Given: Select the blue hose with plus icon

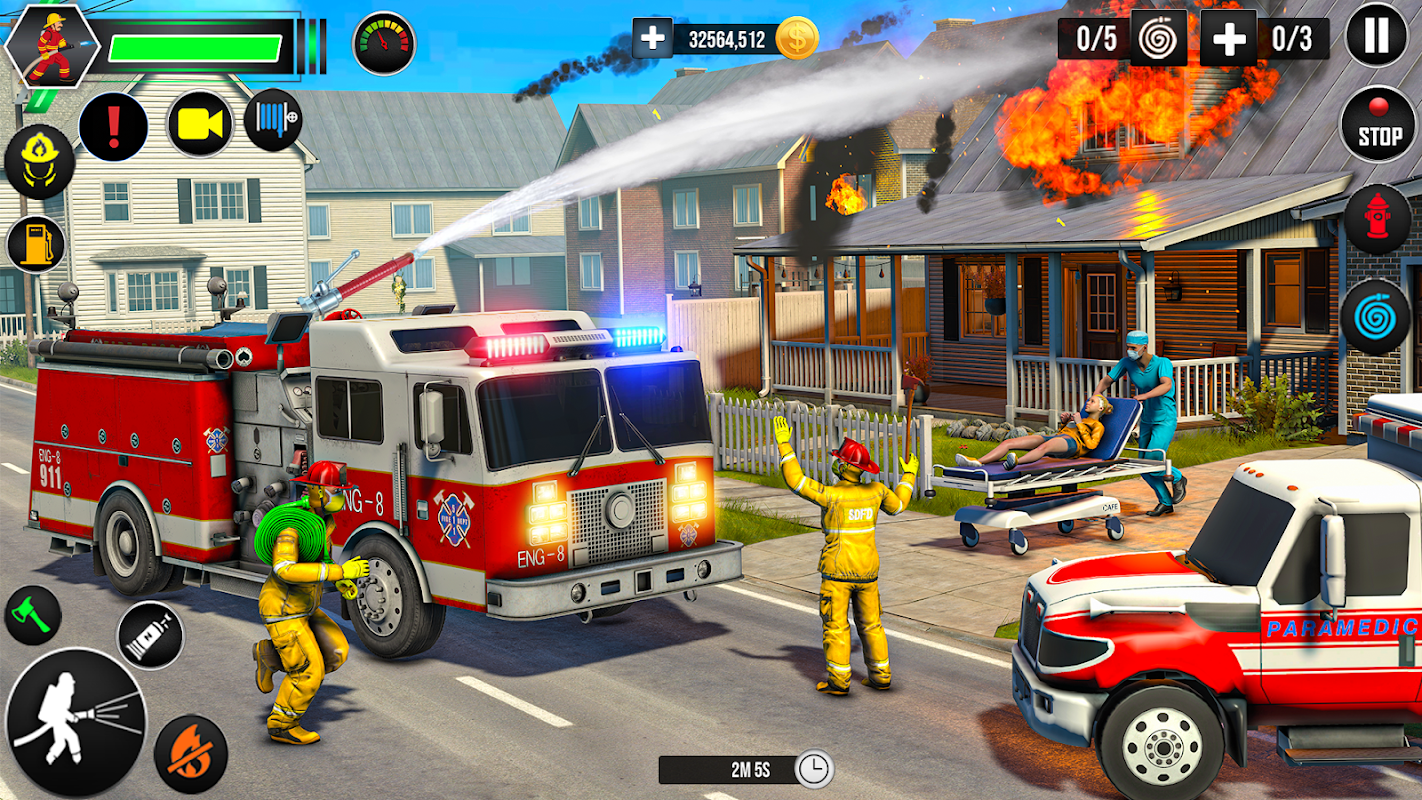Looking at the screenshot, I should point(273,121).
